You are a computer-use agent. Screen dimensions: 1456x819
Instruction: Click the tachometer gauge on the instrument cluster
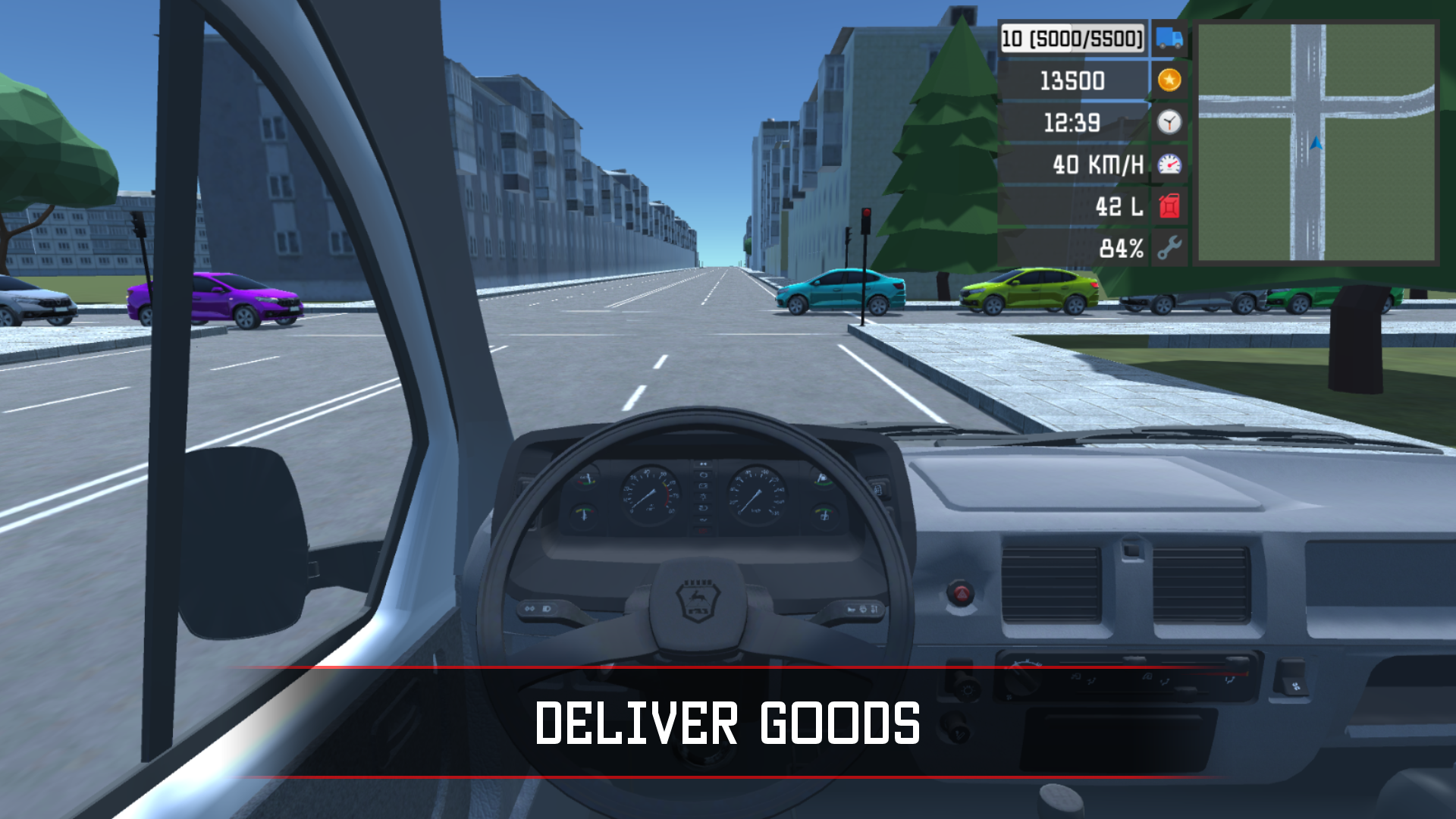(651, 491)
